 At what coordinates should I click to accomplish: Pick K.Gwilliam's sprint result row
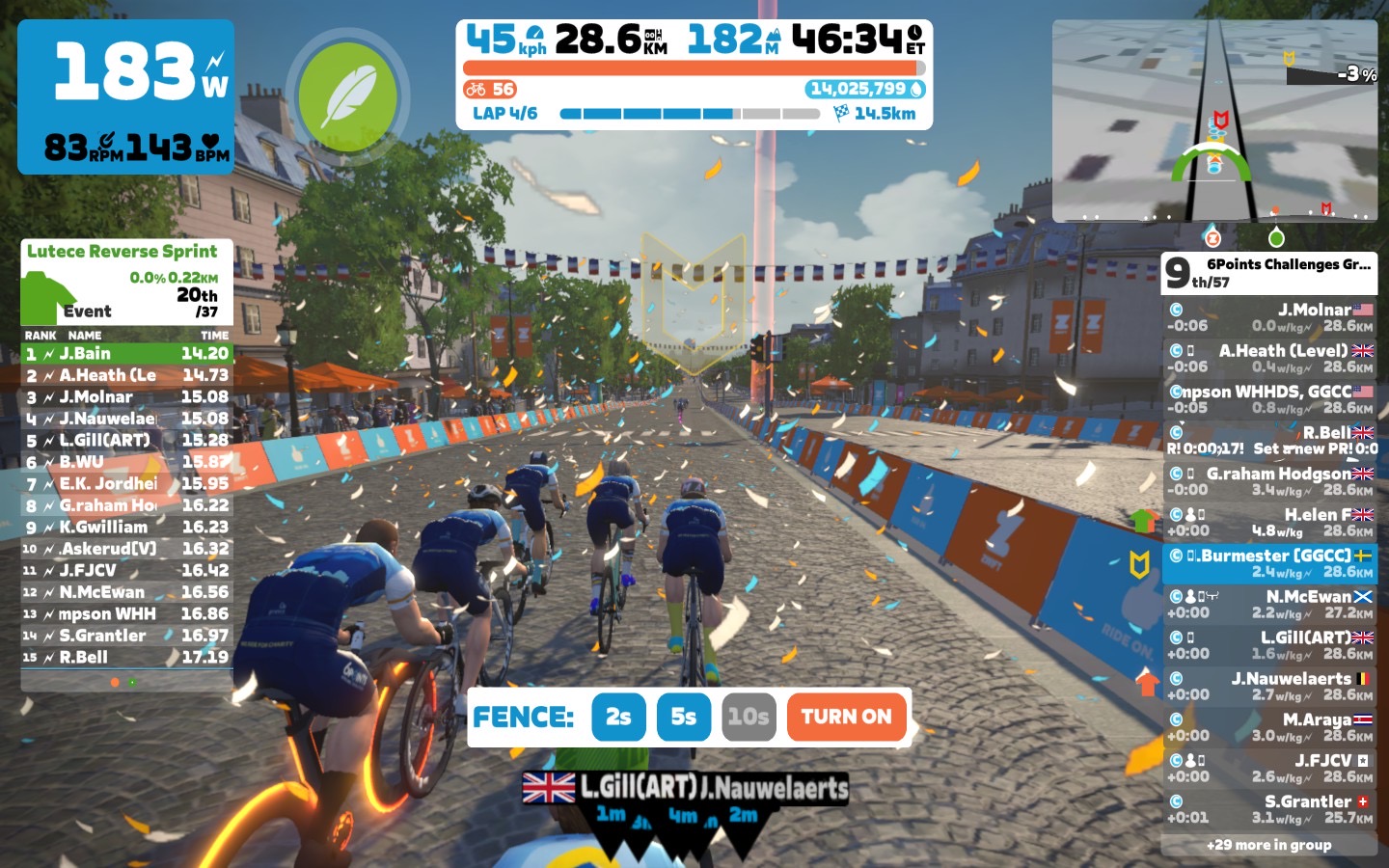pos(126,528)
